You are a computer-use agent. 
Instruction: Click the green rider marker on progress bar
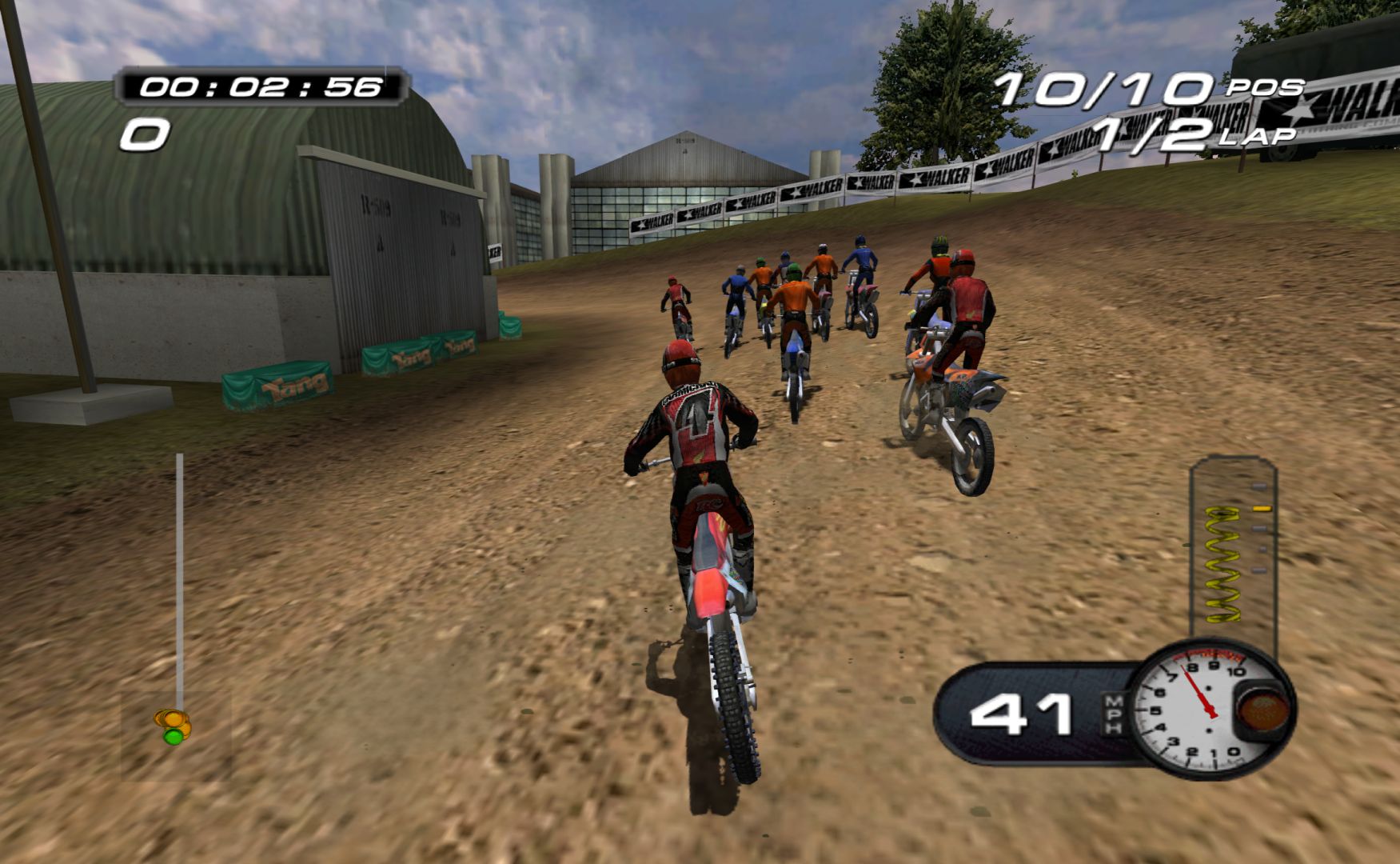coord(172,736)
